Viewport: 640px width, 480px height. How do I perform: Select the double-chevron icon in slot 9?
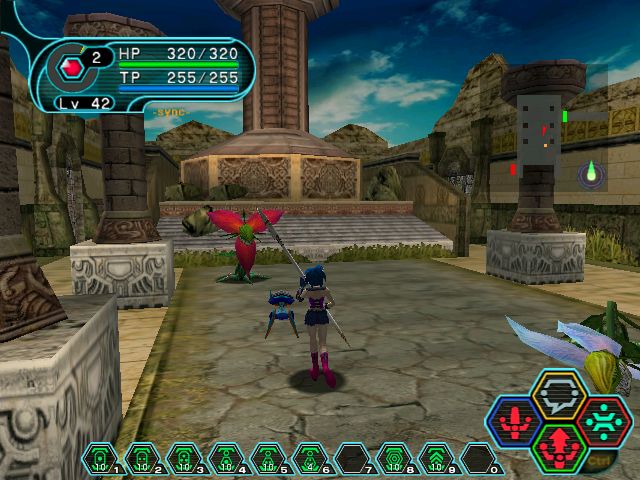[x=436, y=459]
